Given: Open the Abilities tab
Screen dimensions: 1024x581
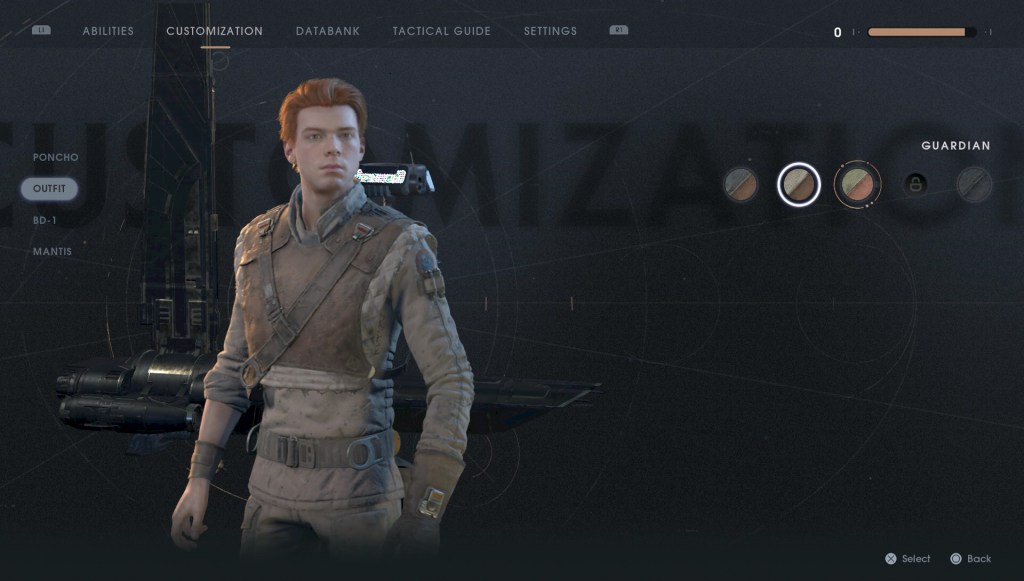Looking at the screenshot, I should pyautogui.click(x=108, y=31).
